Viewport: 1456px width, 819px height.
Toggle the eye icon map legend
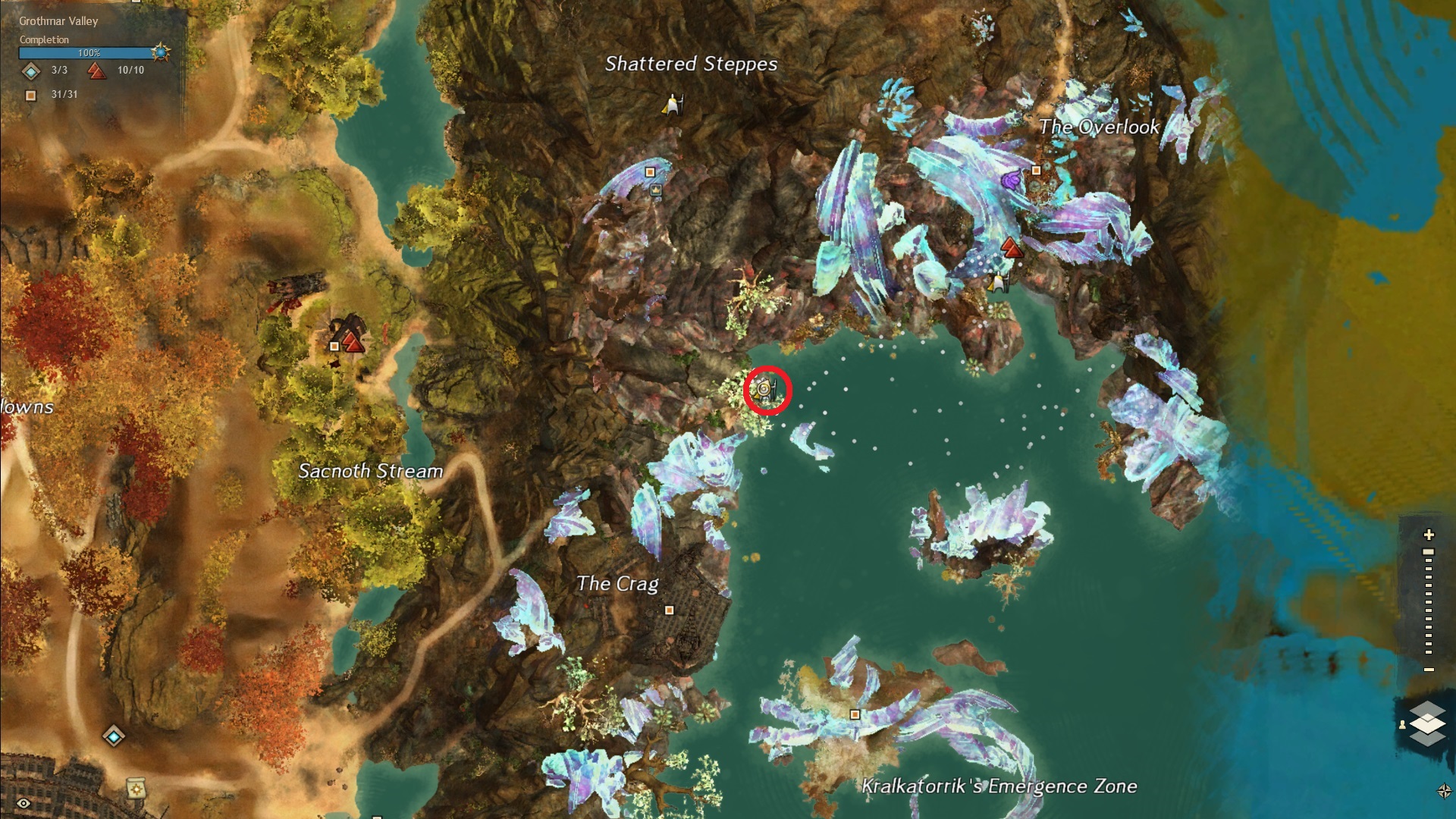tap(24, 803)
